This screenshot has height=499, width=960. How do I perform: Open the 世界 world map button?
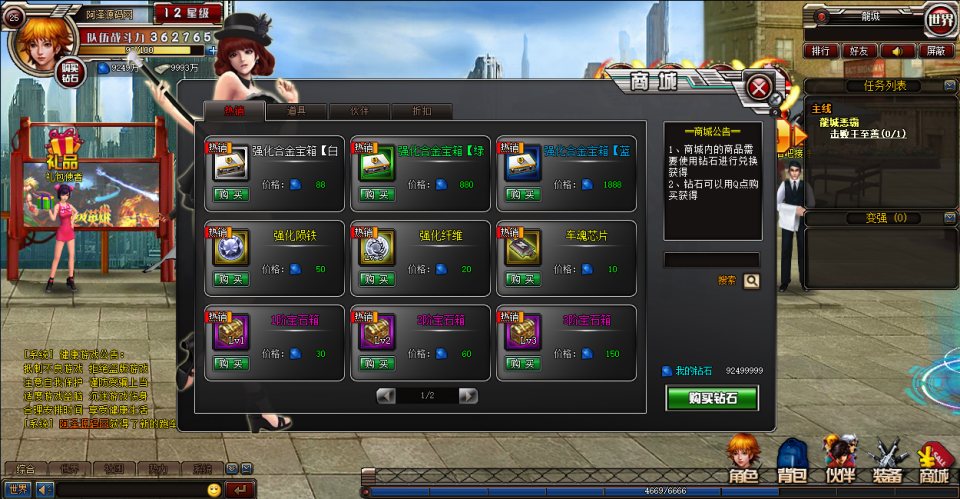[x=939, y=17]
